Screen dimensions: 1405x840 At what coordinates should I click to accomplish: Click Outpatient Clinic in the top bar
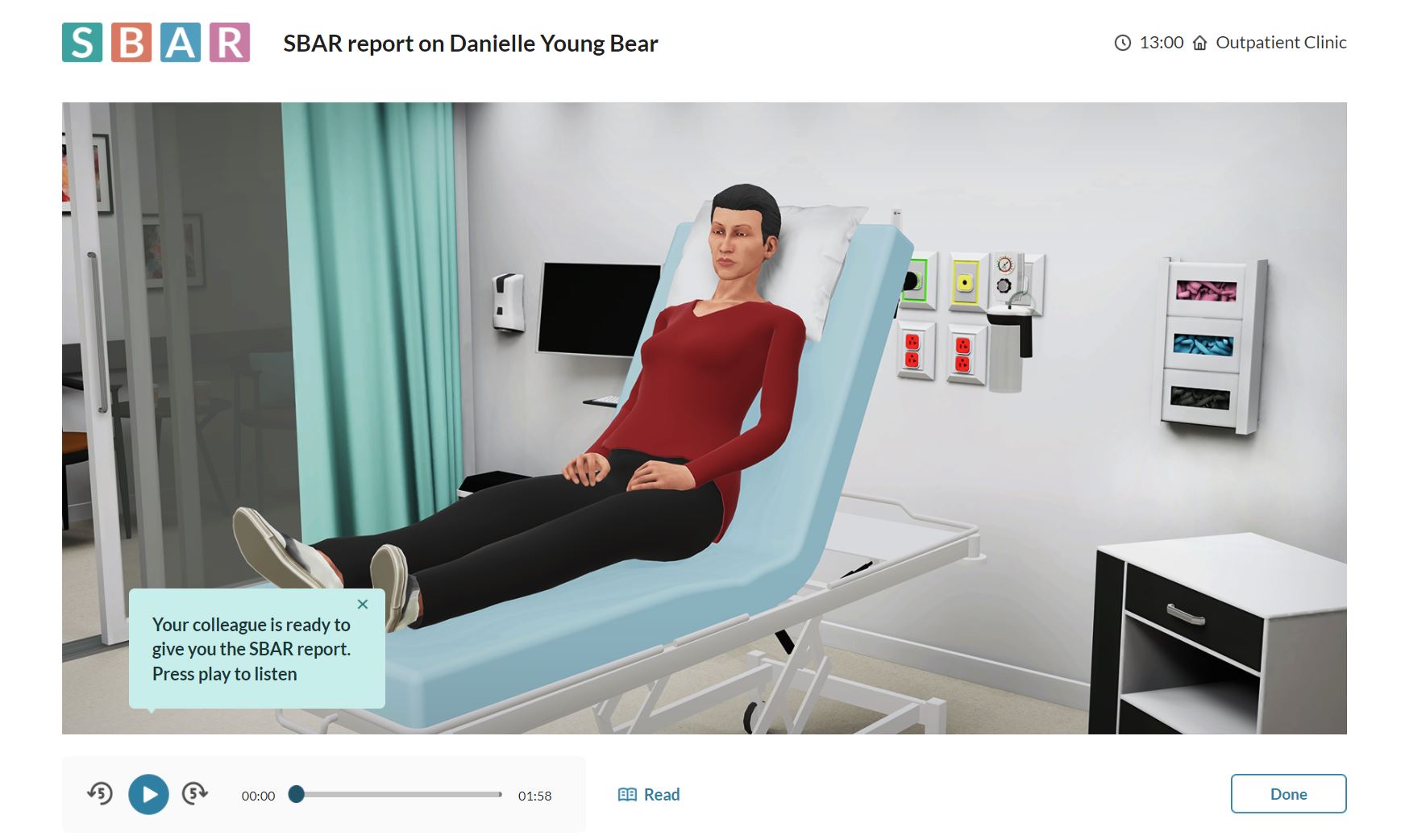click(1281, 42)
